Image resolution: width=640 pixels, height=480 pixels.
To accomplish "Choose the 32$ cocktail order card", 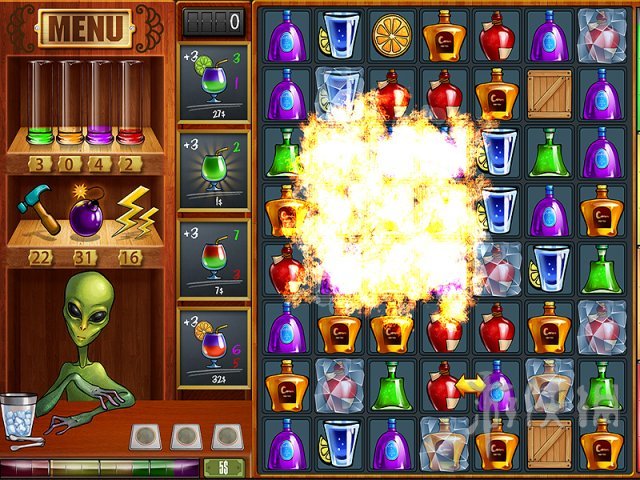I will [x=213, y=347].
